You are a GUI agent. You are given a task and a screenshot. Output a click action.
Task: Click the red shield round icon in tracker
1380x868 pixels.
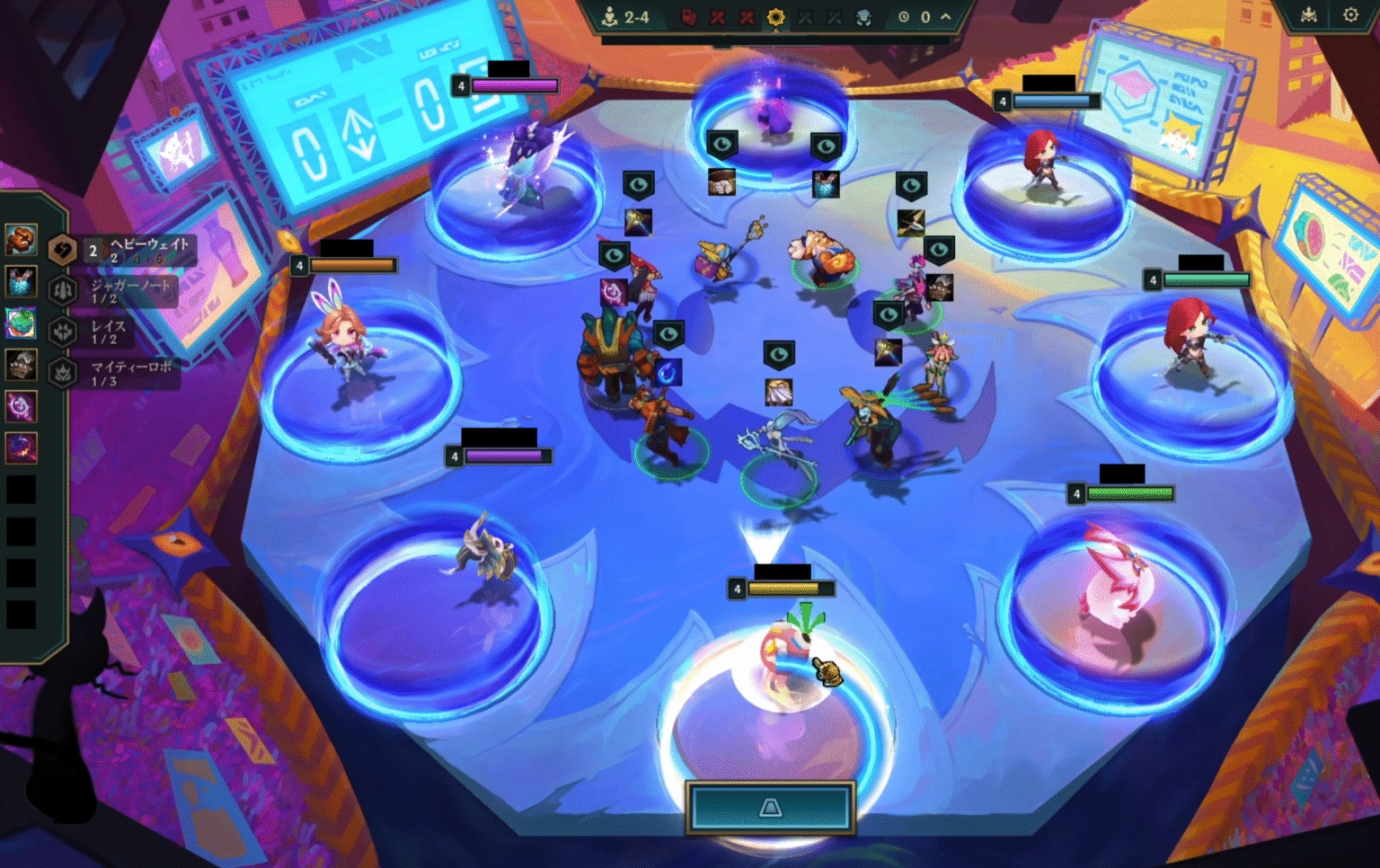coord(687,16)
